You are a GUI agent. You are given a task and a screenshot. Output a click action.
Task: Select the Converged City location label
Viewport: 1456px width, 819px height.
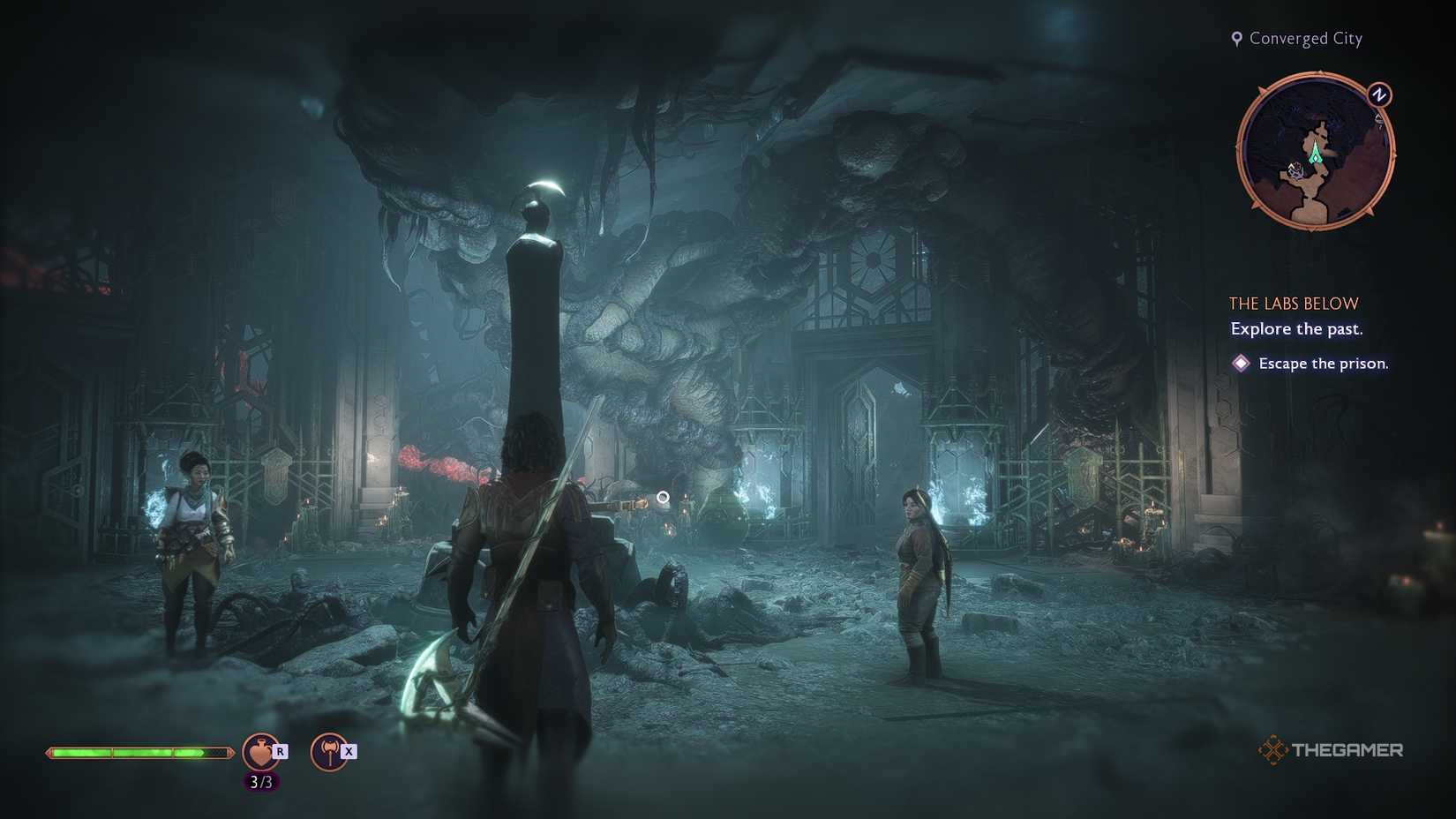pos(1304,38)
